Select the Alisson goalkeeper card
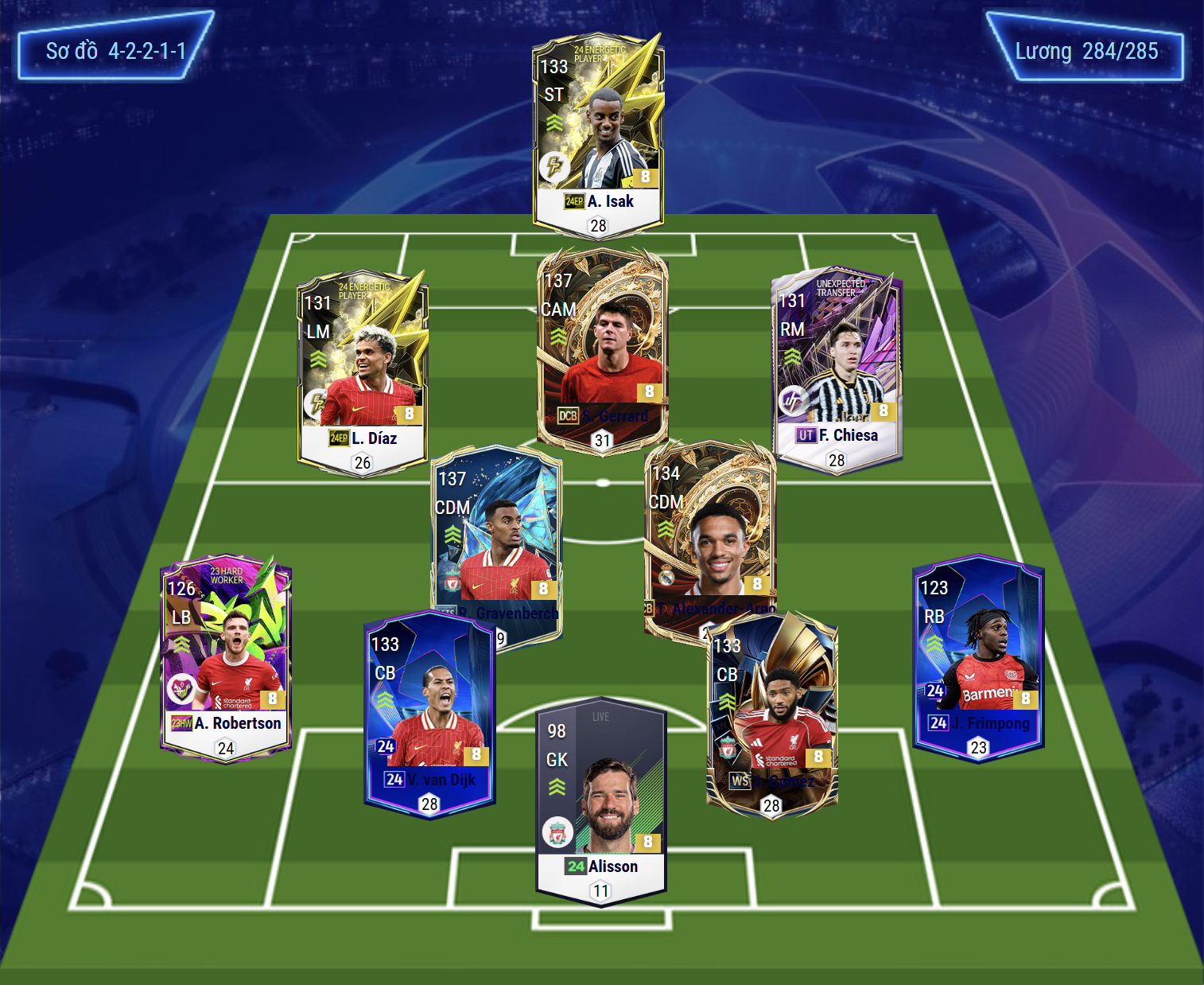Viewport: 1204px width, 985px height. click(601, 800)
